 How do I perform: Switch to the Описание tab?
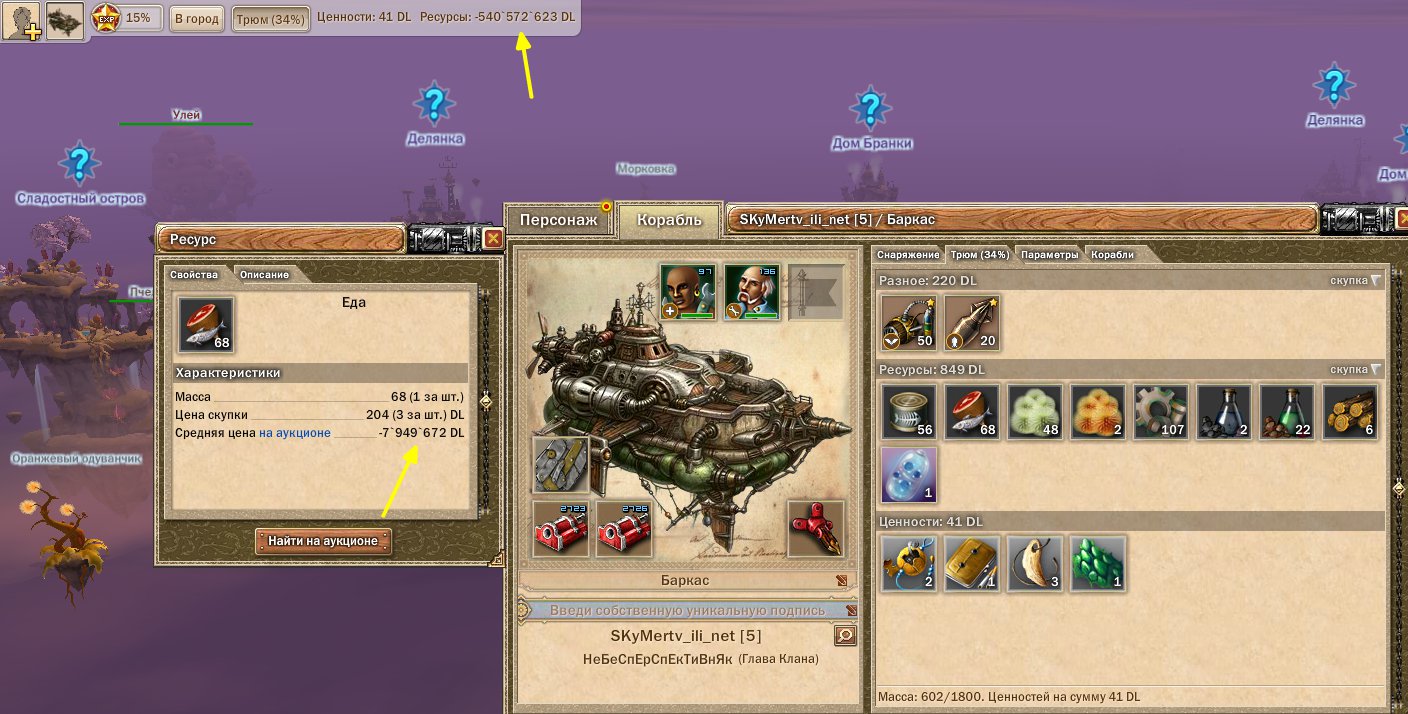pyautogui.click(x=264, y=274)
